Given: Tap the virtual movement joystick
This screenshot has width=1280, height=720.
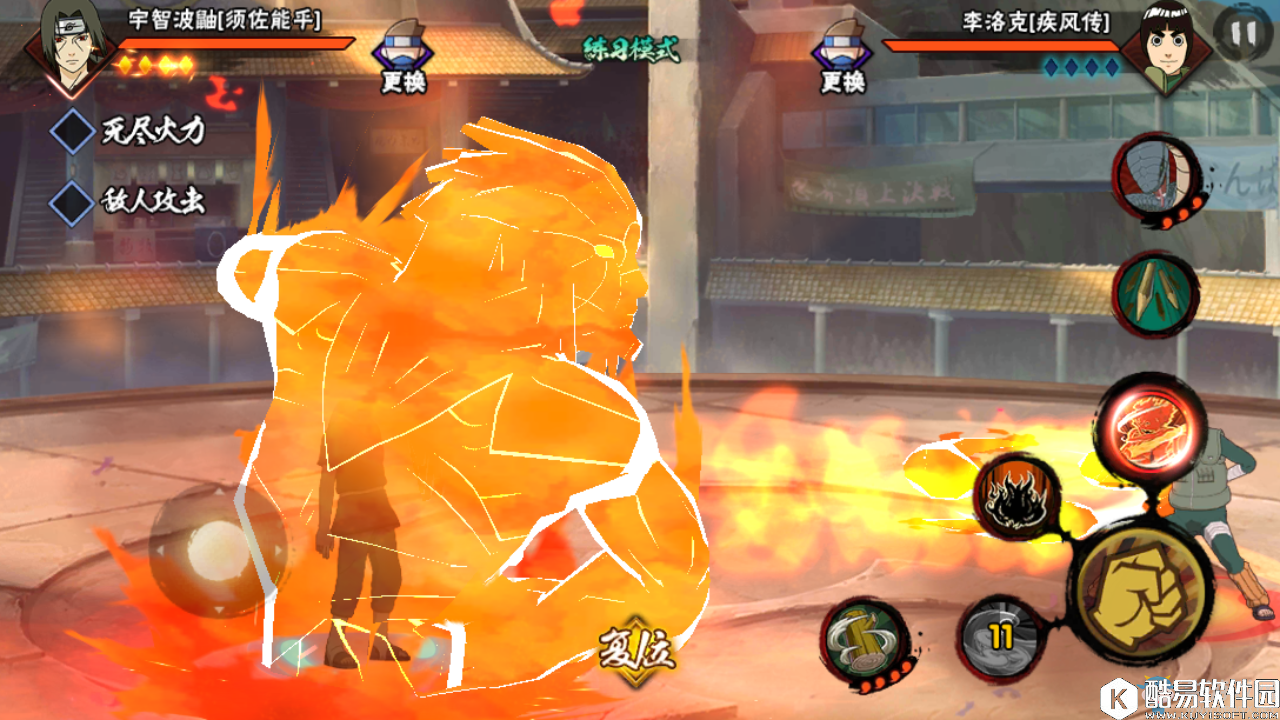Looking at the screenshot, I should tap(218, 550).
